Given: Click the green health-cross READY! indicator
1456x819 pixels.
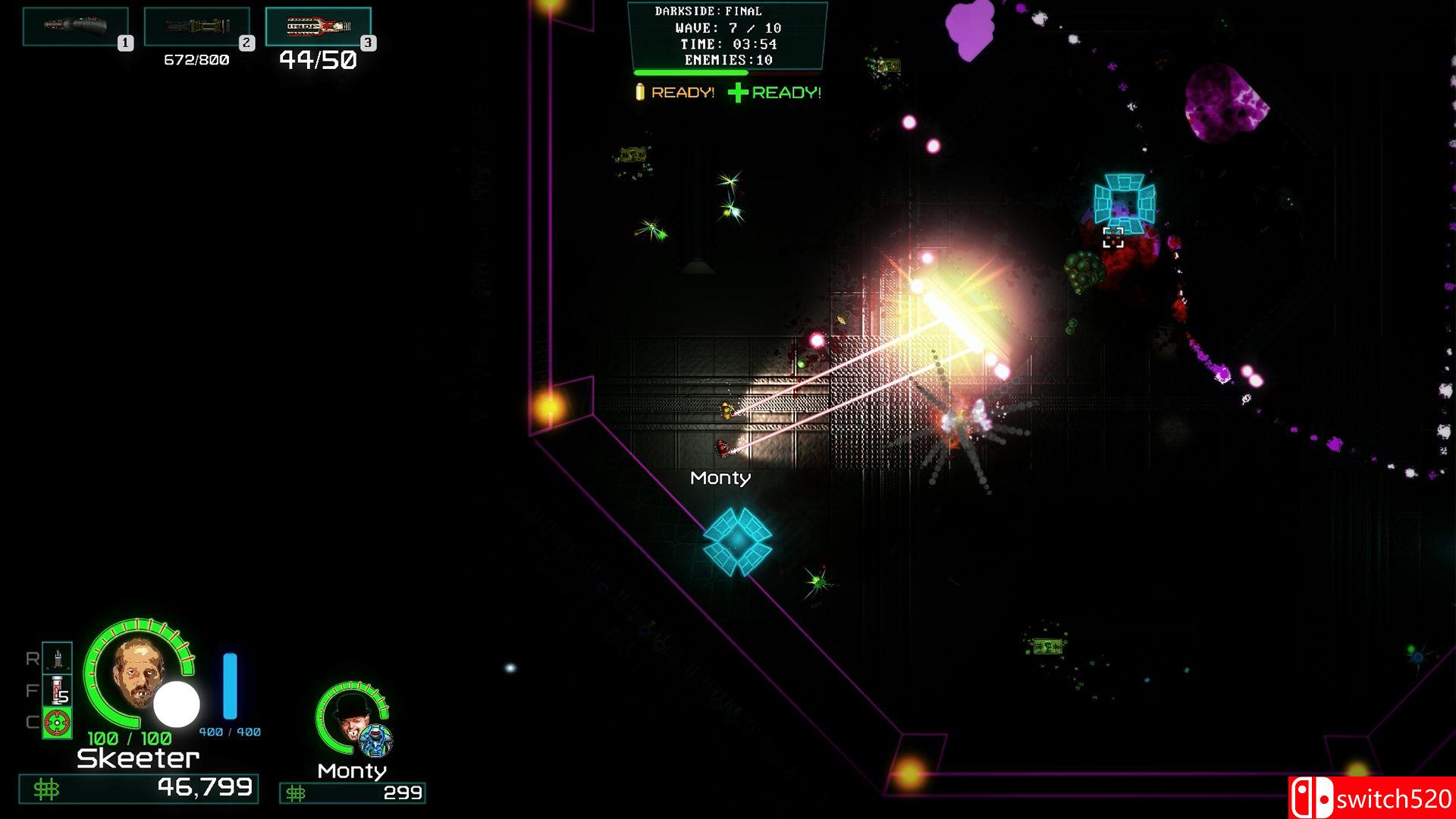Looking at the screenshot, I should point(775,93).
